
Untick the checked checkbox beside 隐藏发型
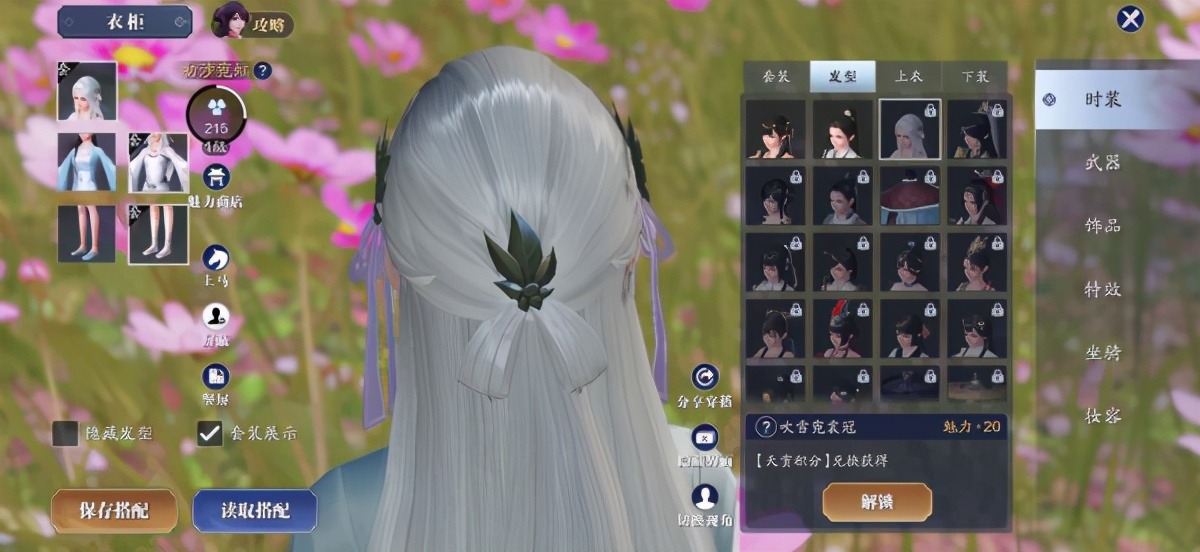210,433
